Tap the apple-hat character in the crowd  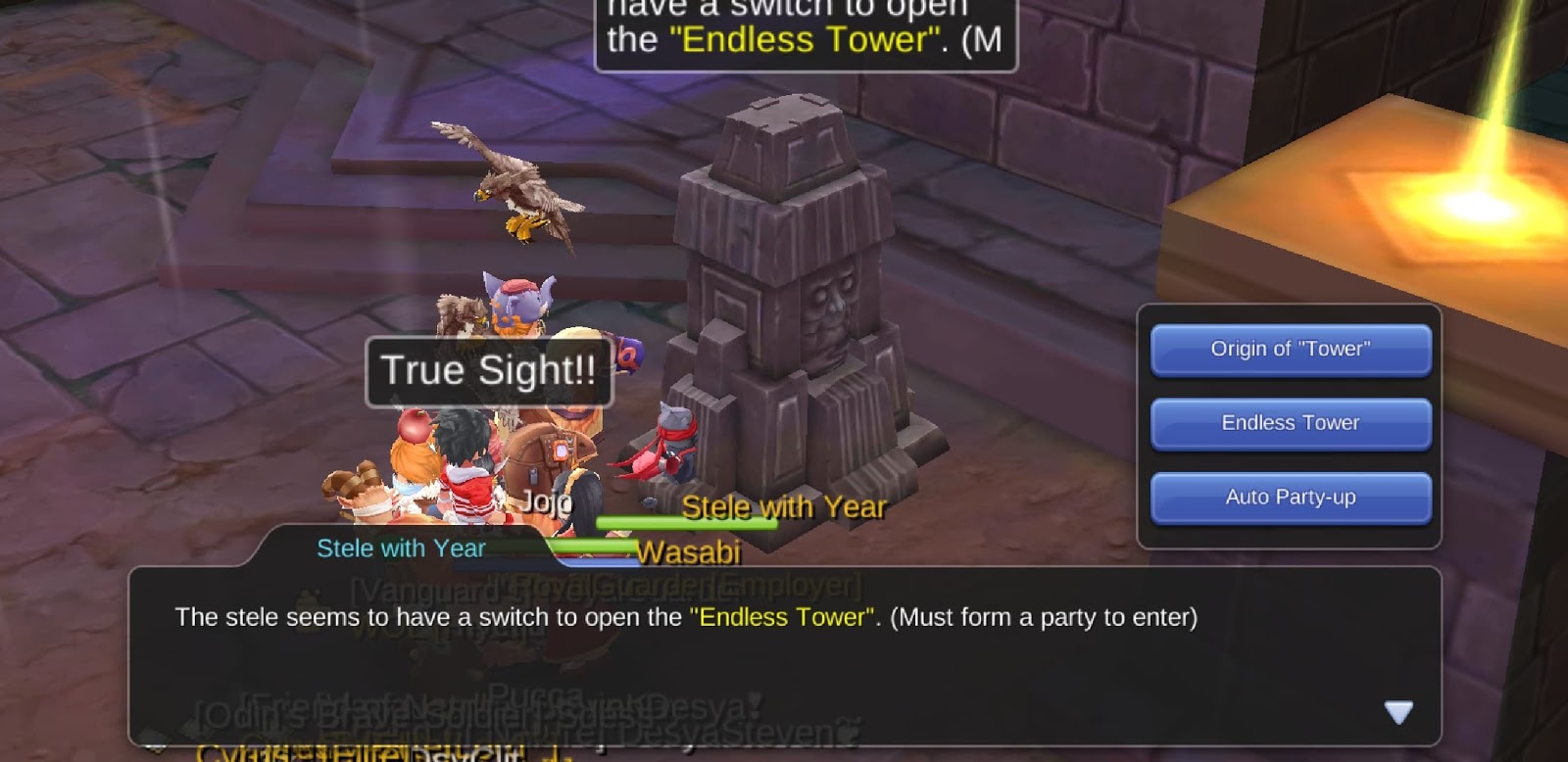(x=416, y=431)
